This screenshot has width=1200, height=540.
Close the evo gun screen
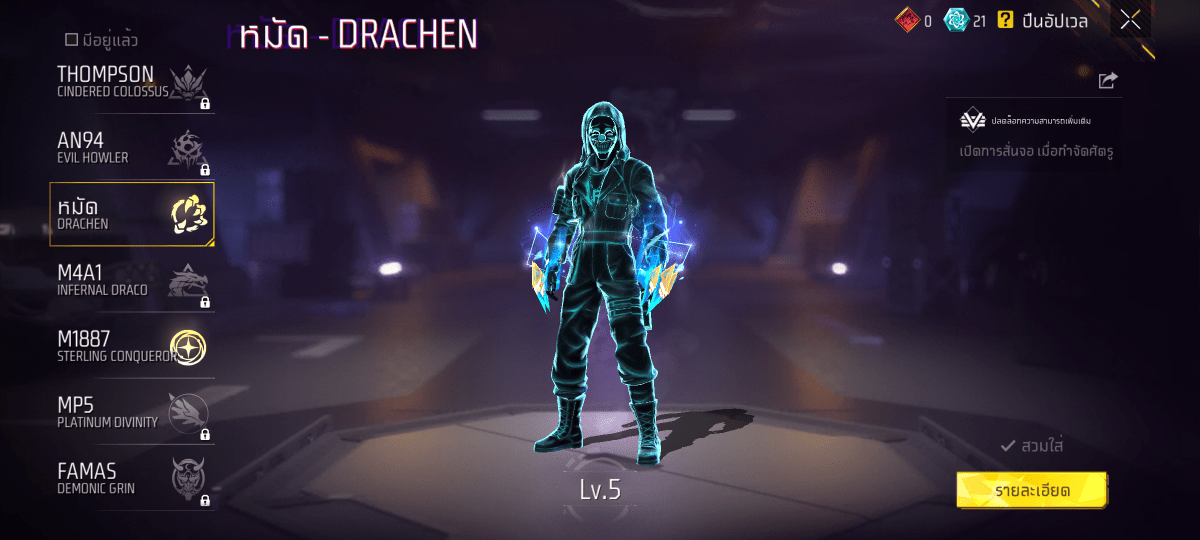(x=1130, y=20)
